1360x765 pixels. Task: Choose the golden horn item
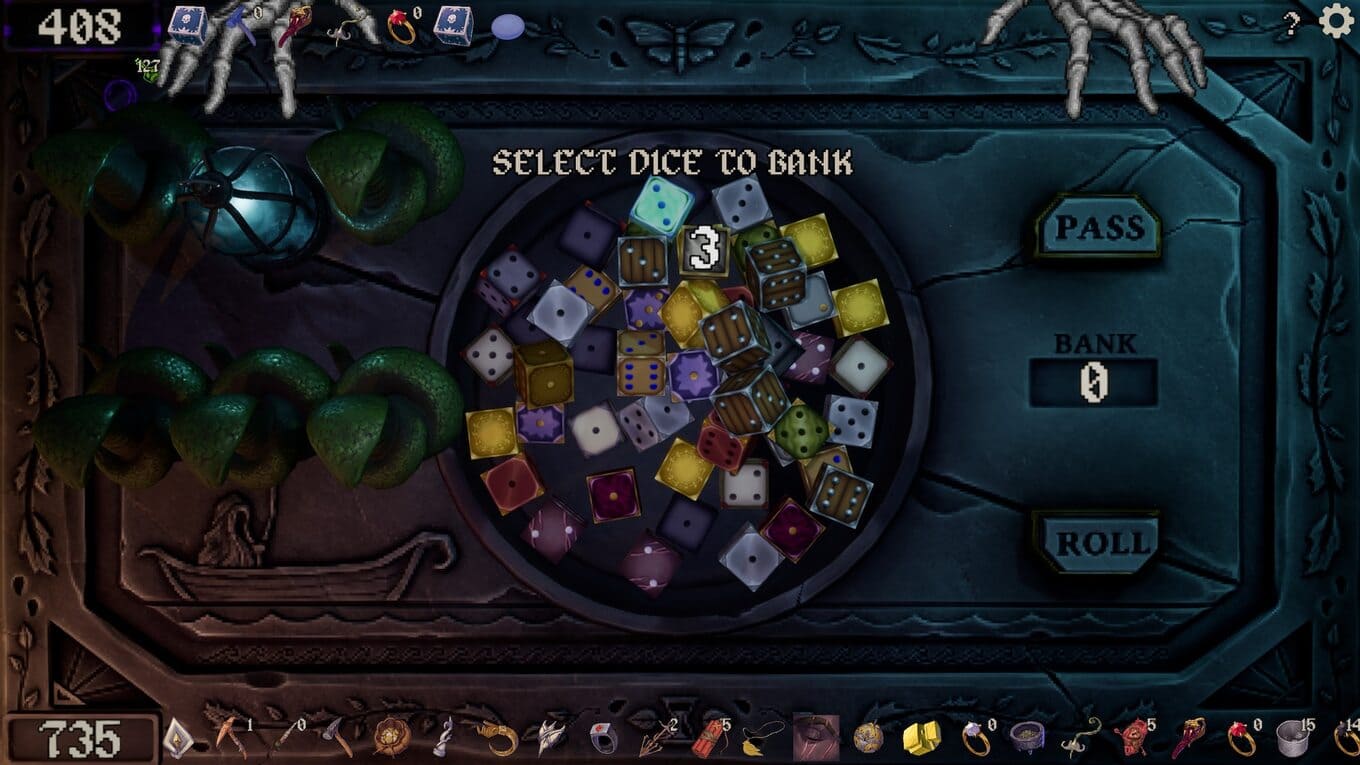tap(498, 739)
